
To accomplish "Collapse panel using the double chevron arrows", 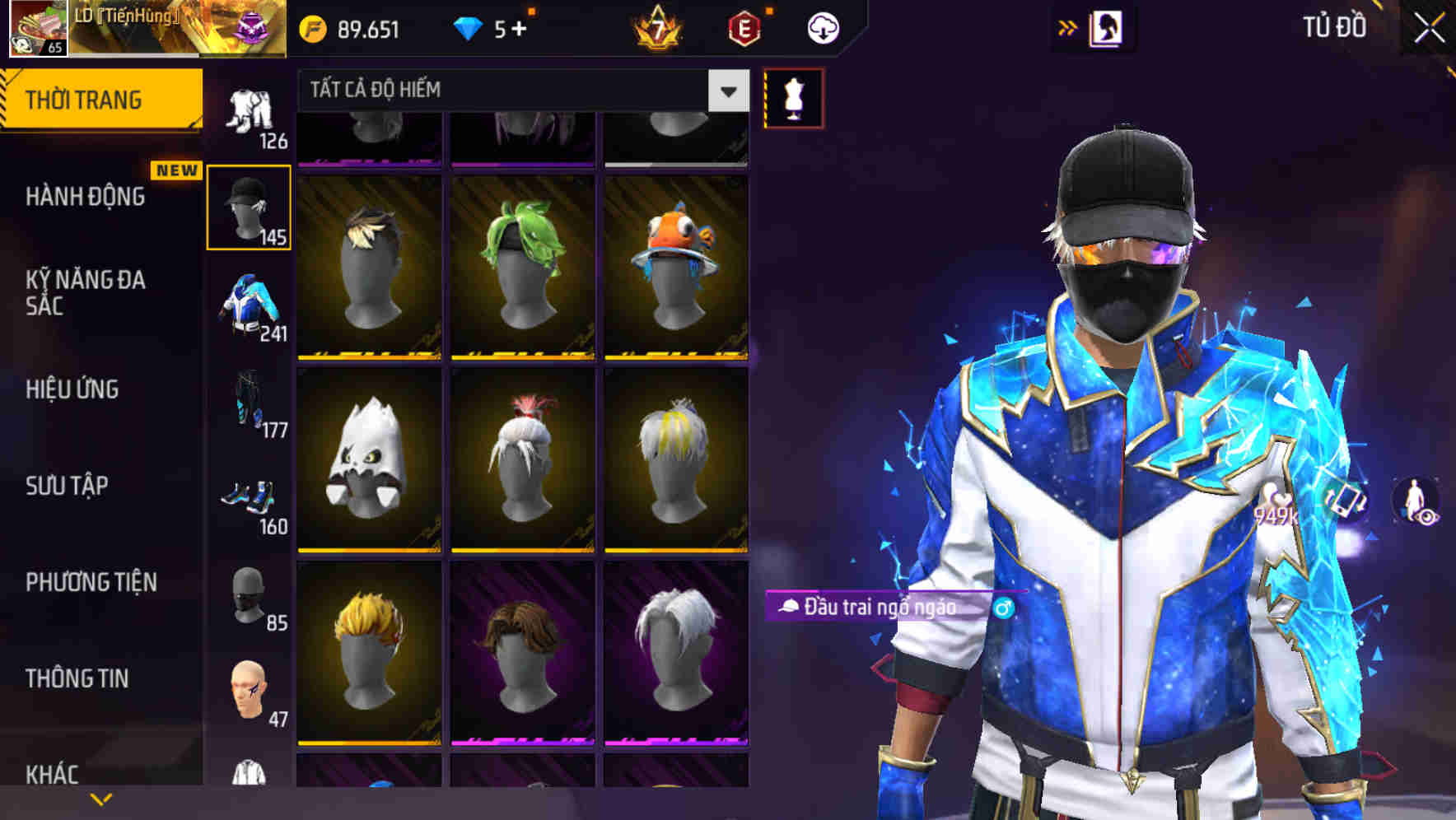I will point(1068,26).
